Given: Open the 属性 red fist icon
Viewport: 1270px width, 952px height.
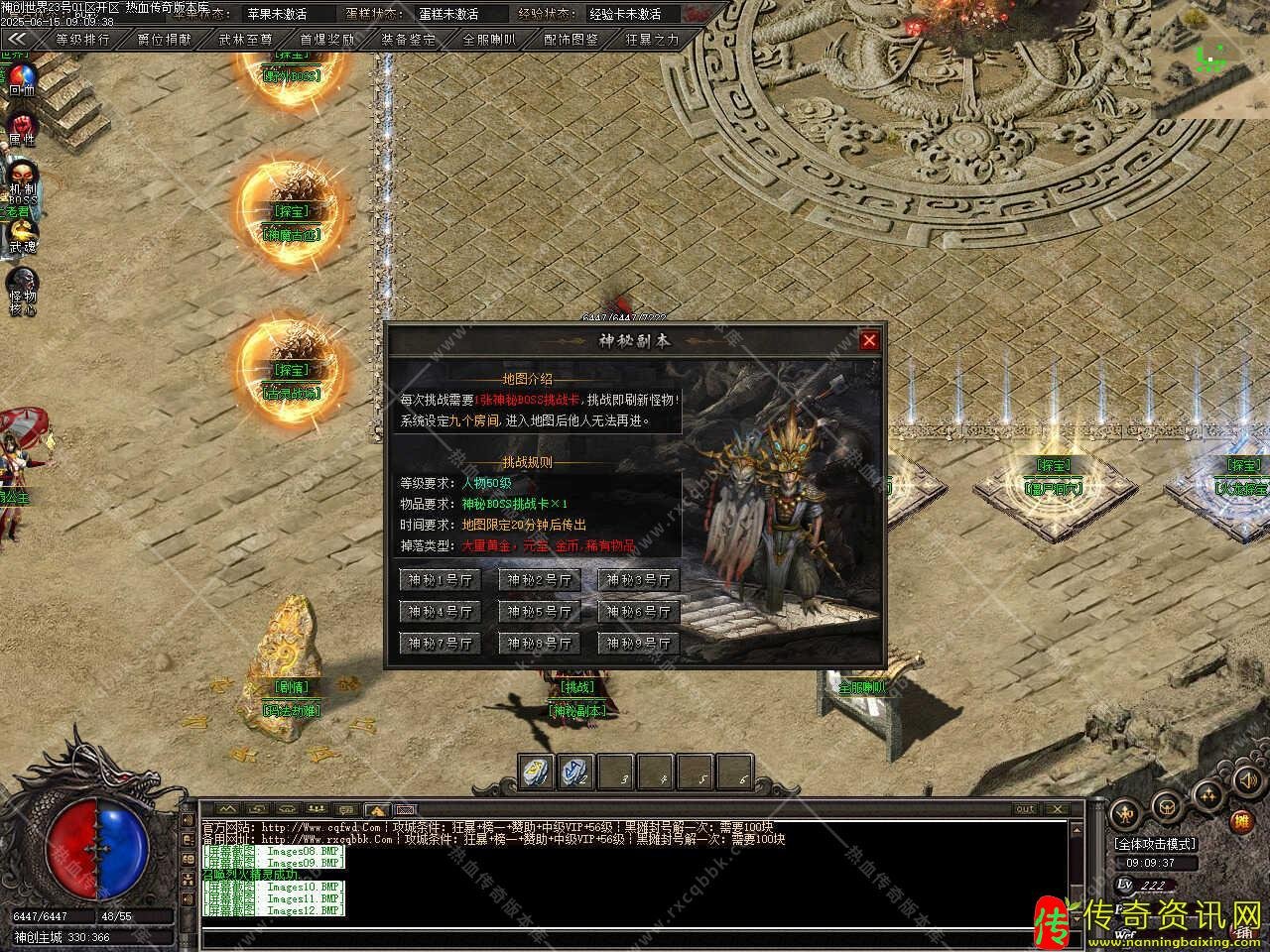Looking at the screenshot, I should [21, 127].
